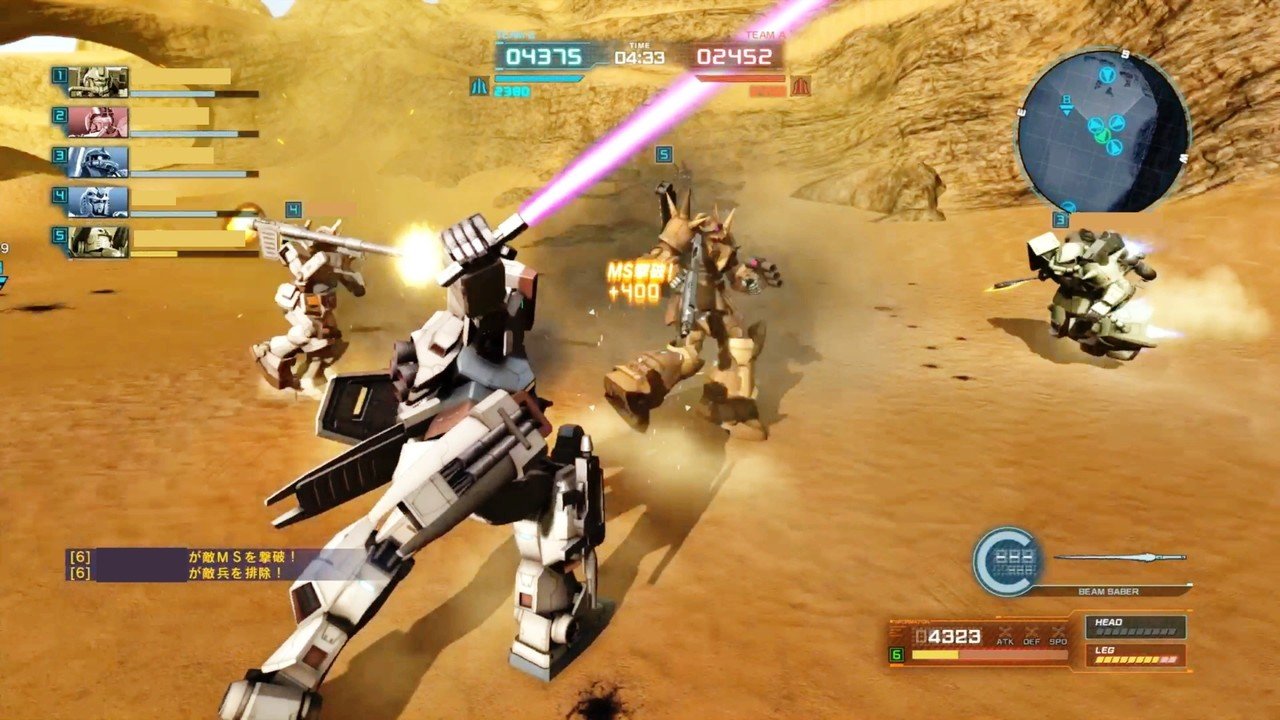Select squad member 5 portrait

[x=98, y=241]
